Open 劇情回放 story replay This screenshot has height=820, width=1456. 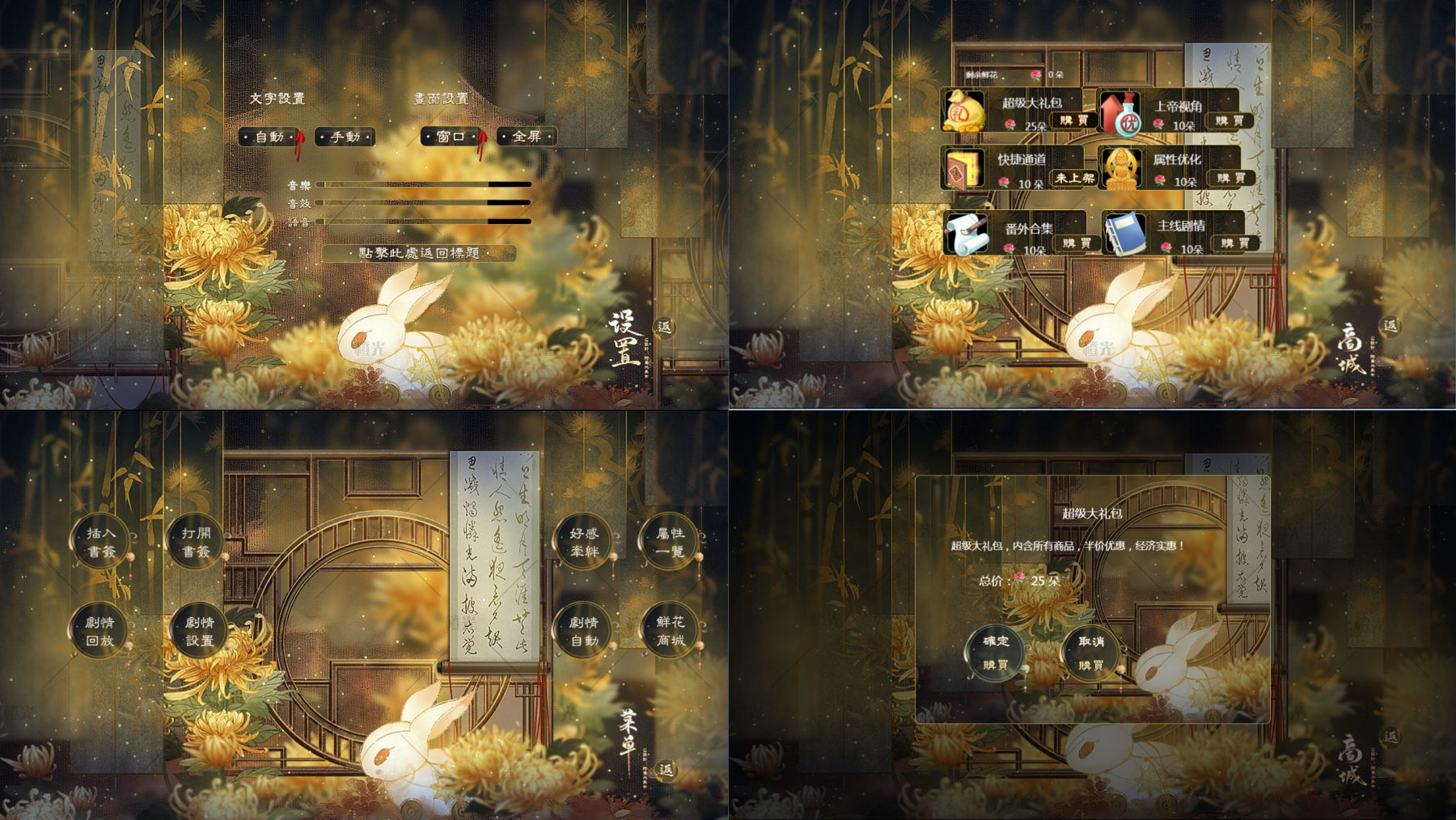100,631
